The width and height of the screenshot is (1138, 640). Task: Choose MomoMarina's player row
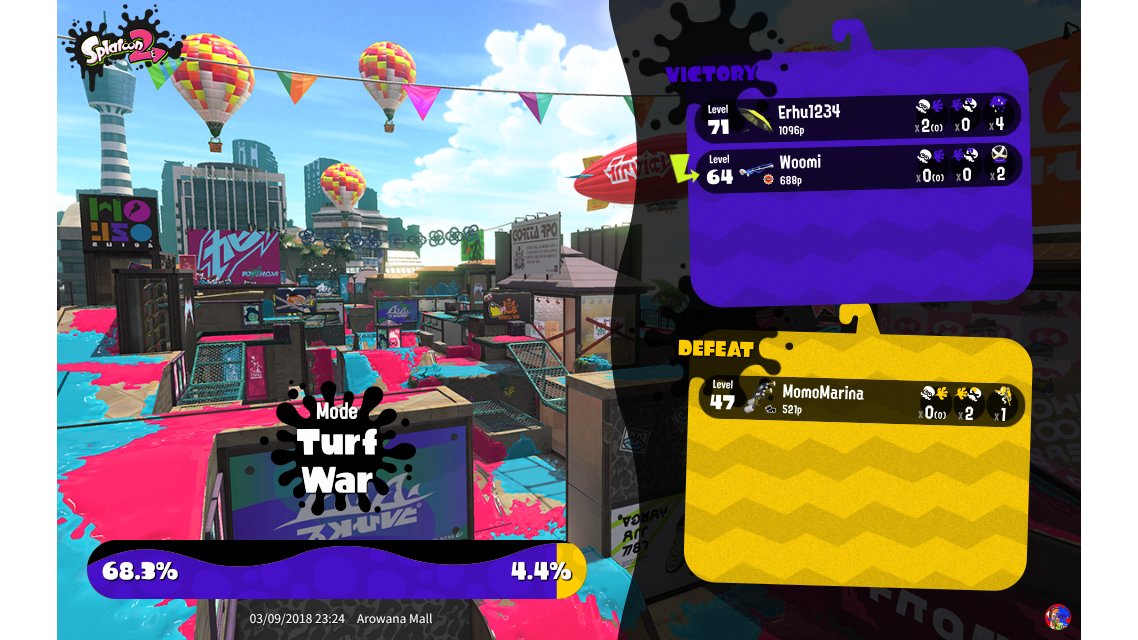click(860, 400)
